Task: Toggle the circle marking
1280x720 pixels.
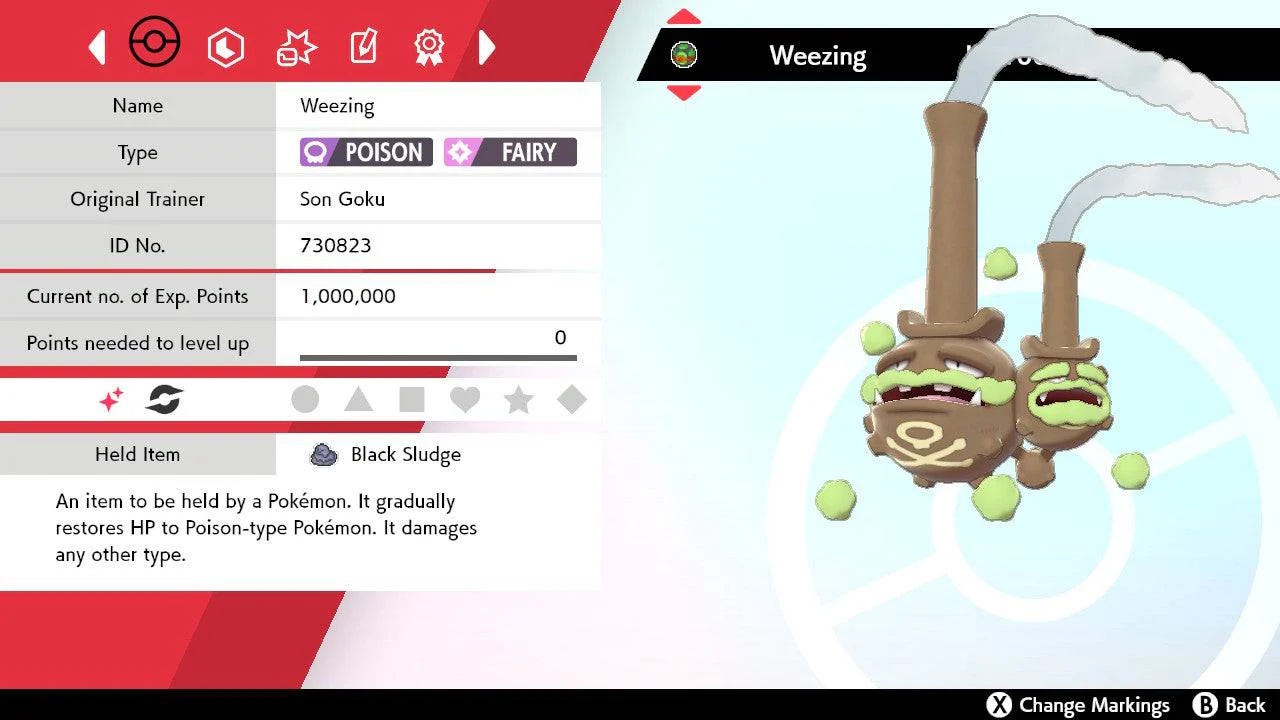Action: 305,400
